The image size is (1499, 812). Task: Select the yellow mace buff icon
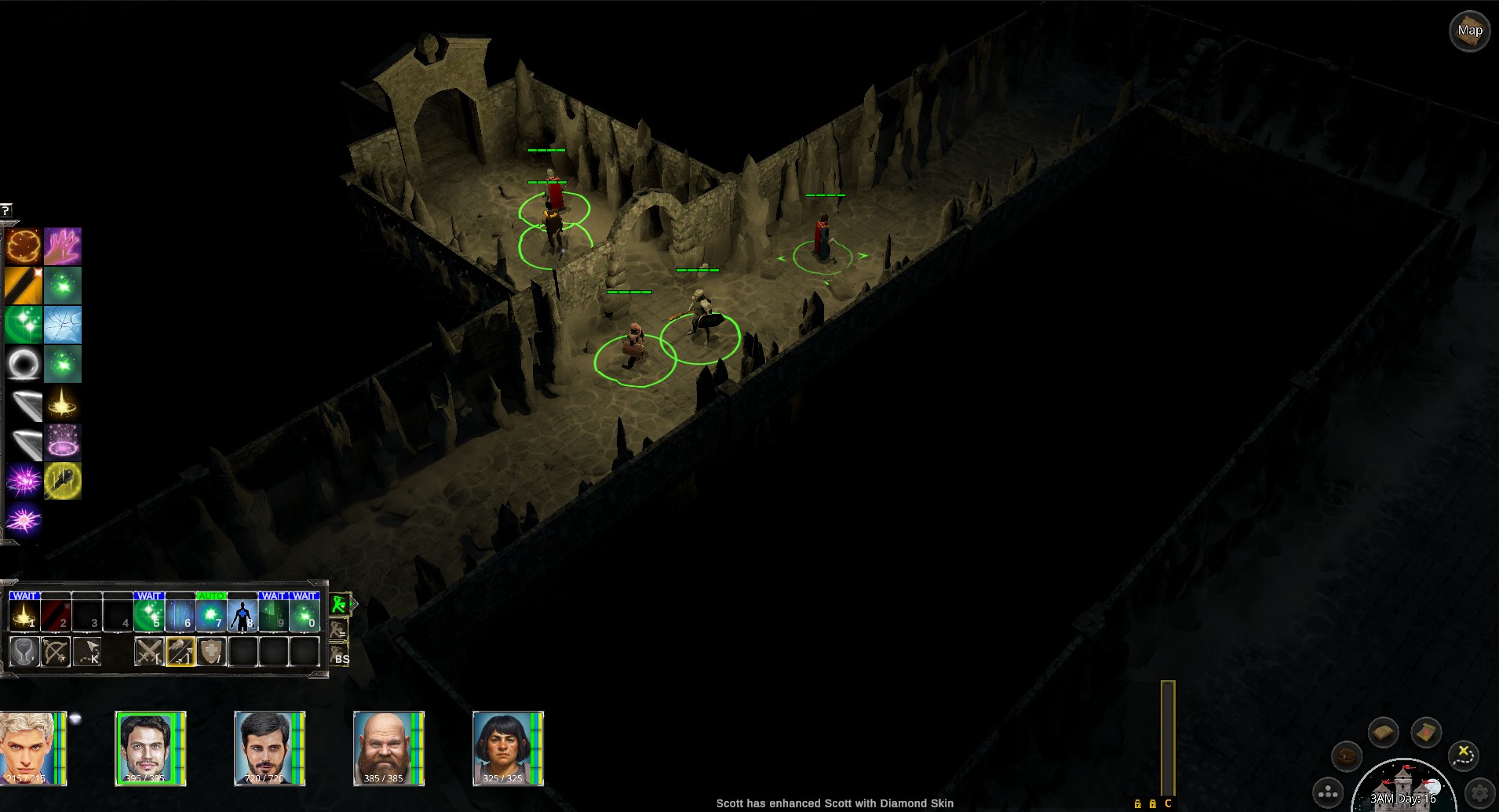point(63,481)
